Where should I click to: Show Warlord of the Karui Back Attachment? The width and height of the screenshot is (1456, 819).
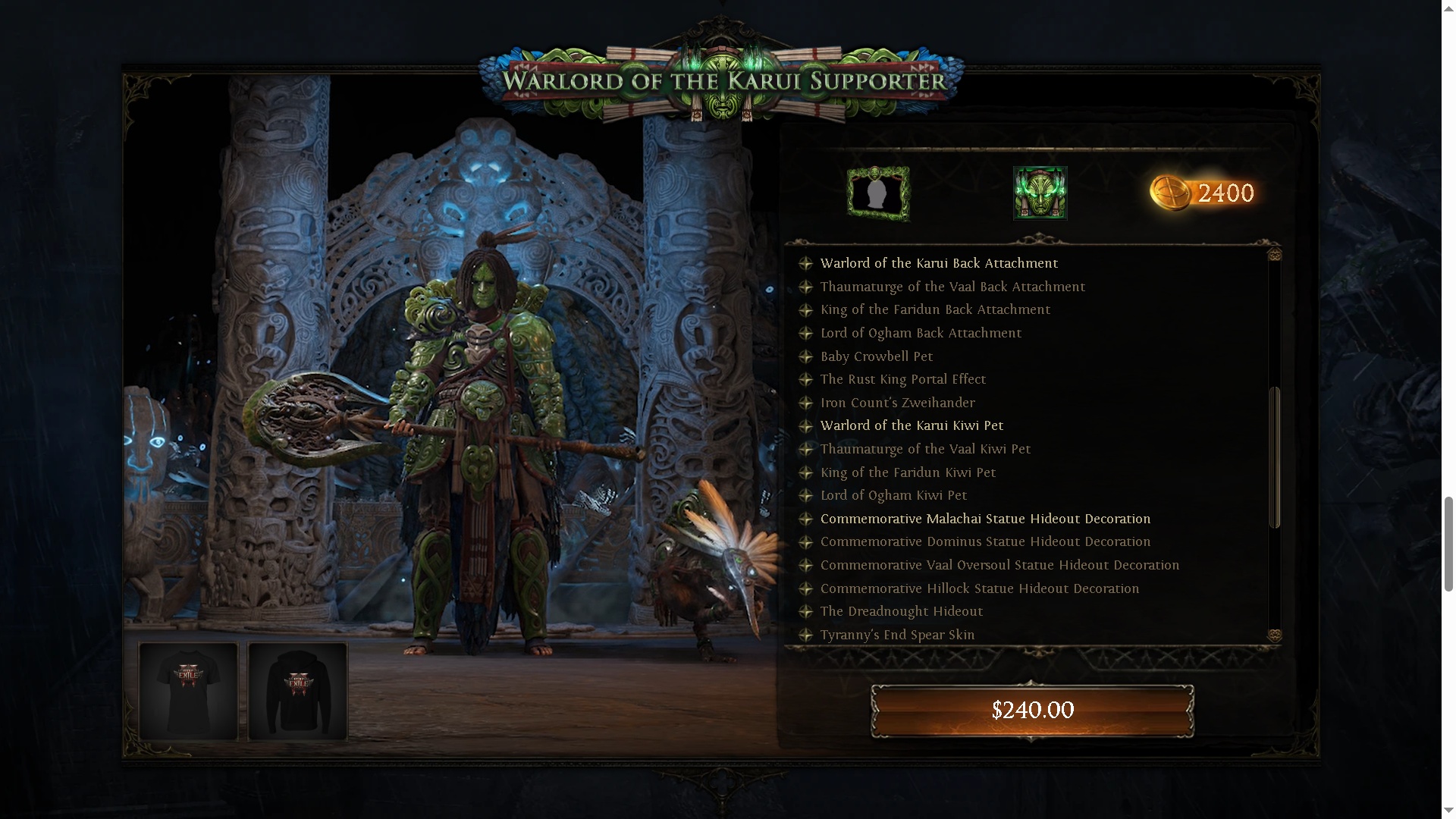pyautogui.click(x=939, y=263)
